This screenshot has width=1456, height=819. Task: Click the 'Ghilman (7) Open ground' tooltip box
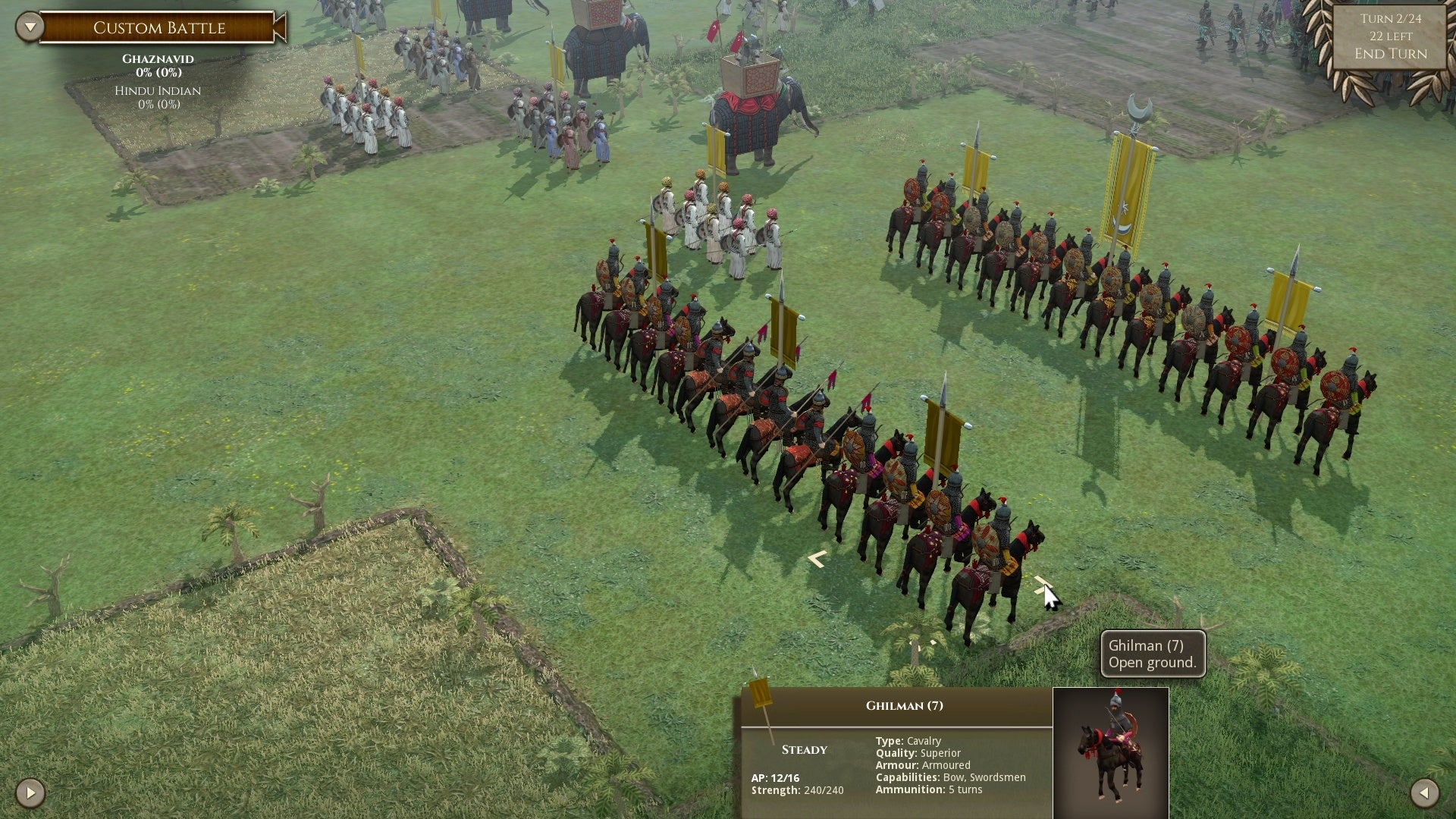click(x=1152, y=654)
